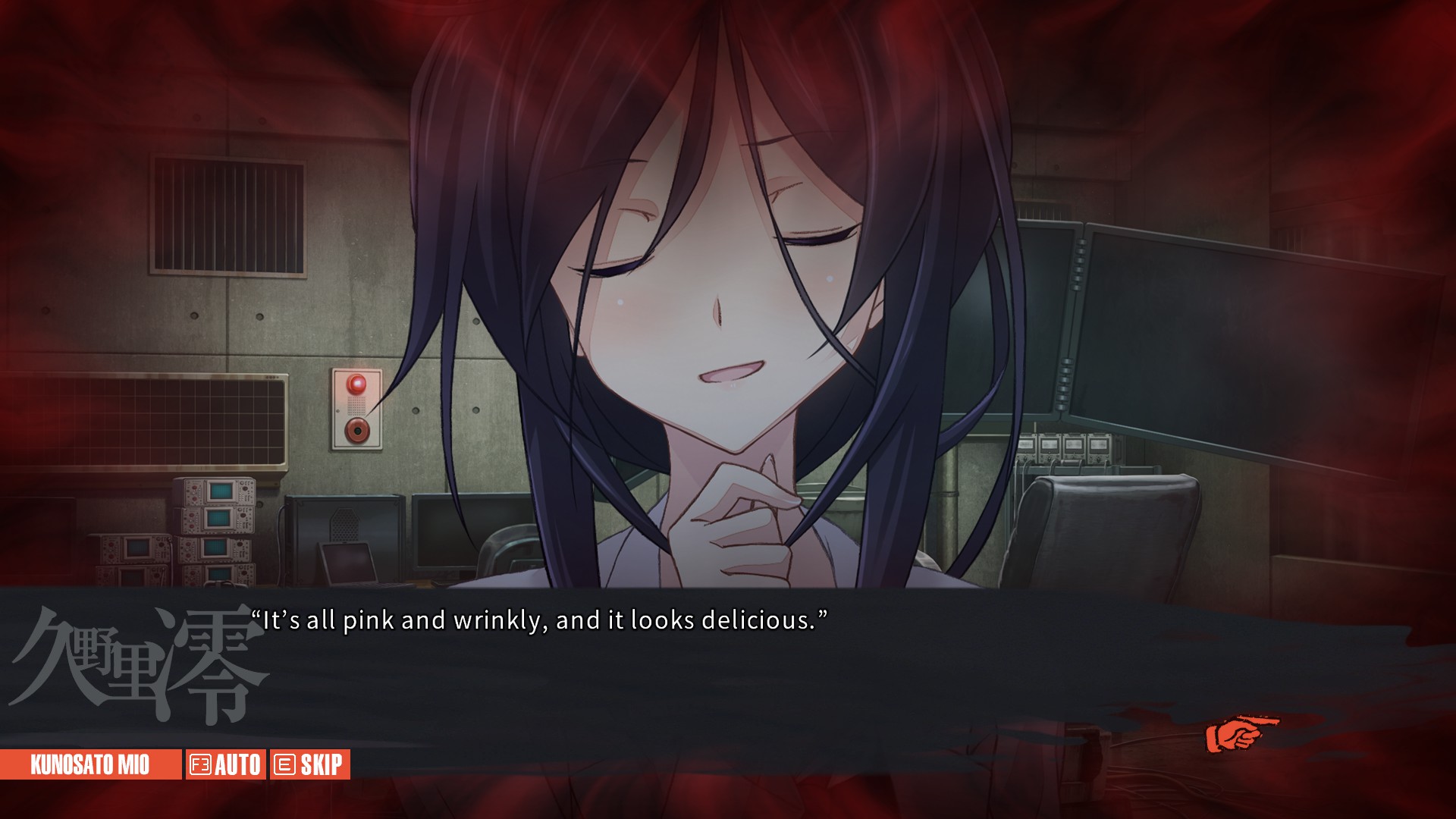Toggle the AUTO text advance button
Screen dimensions: 1456x819
tap(225, 764)
